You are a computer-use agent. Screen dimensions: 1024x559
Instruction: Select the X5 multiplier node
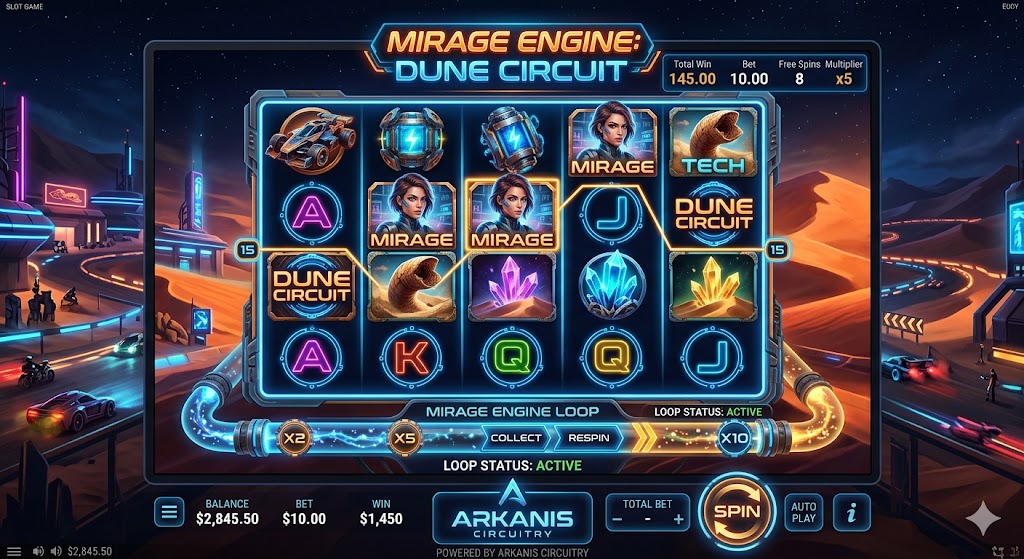click(x=404, y=438)
